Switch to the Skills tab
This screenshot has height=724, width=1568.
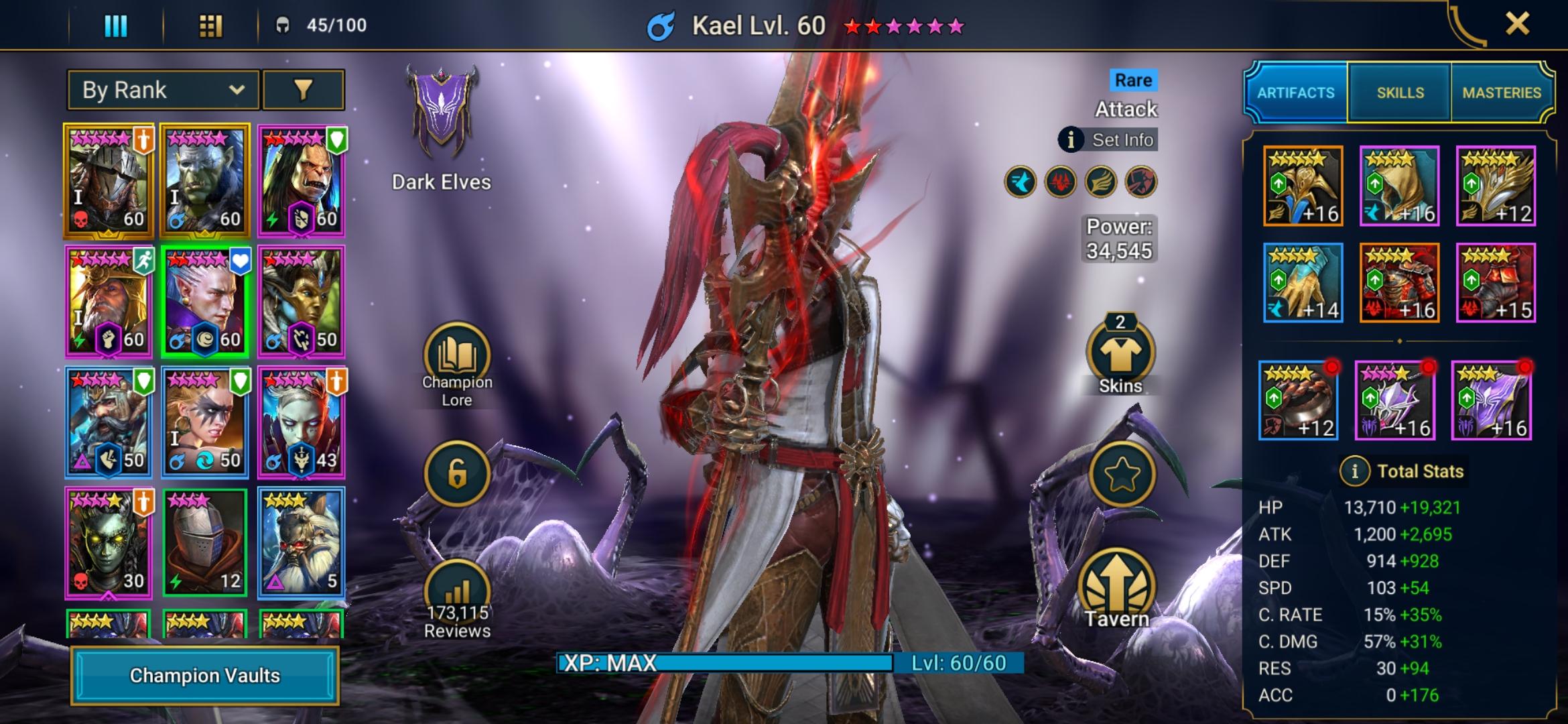[x=1399, y=92]
